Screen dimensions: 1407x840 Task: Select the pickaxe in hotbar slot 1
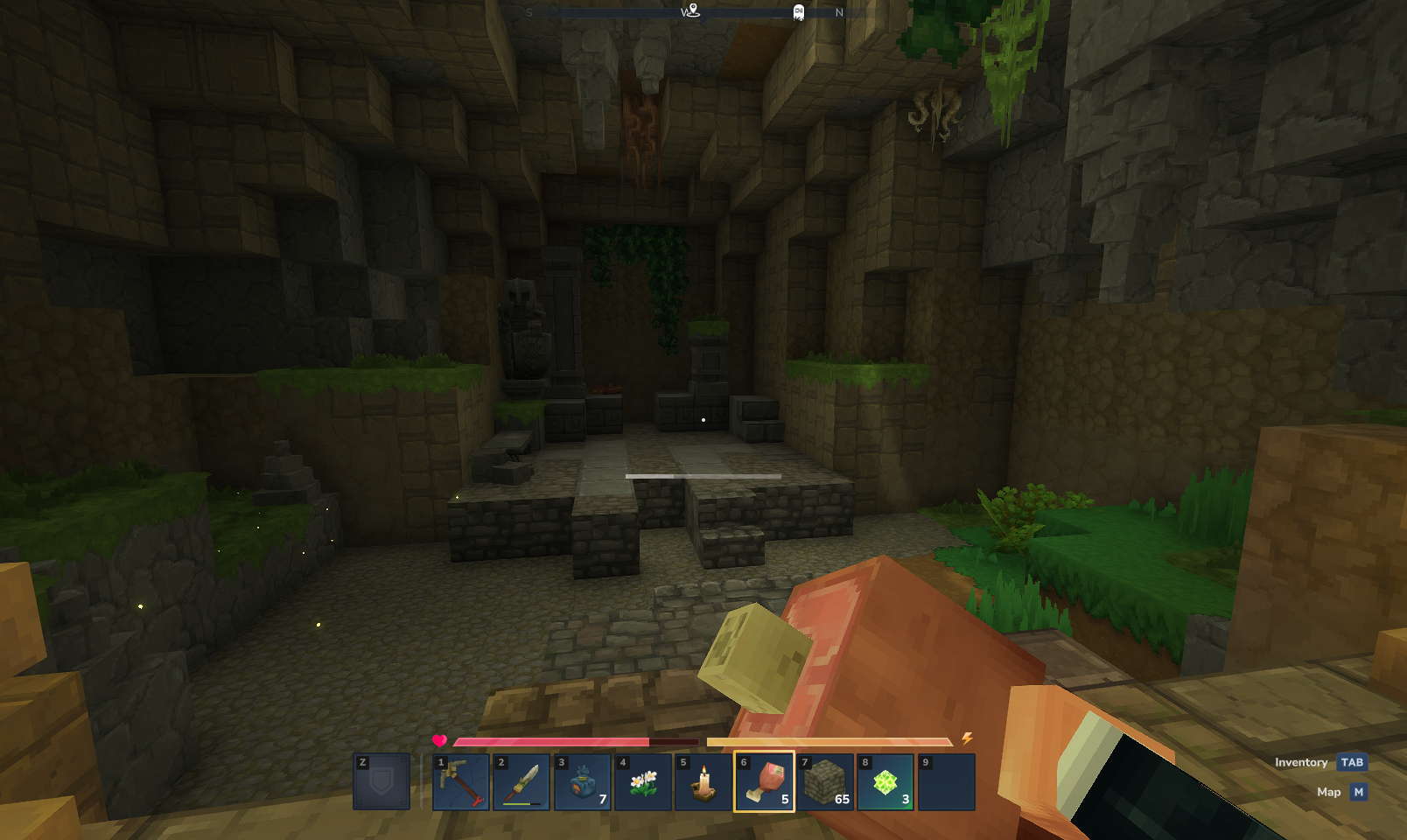(x=461, y=782)
